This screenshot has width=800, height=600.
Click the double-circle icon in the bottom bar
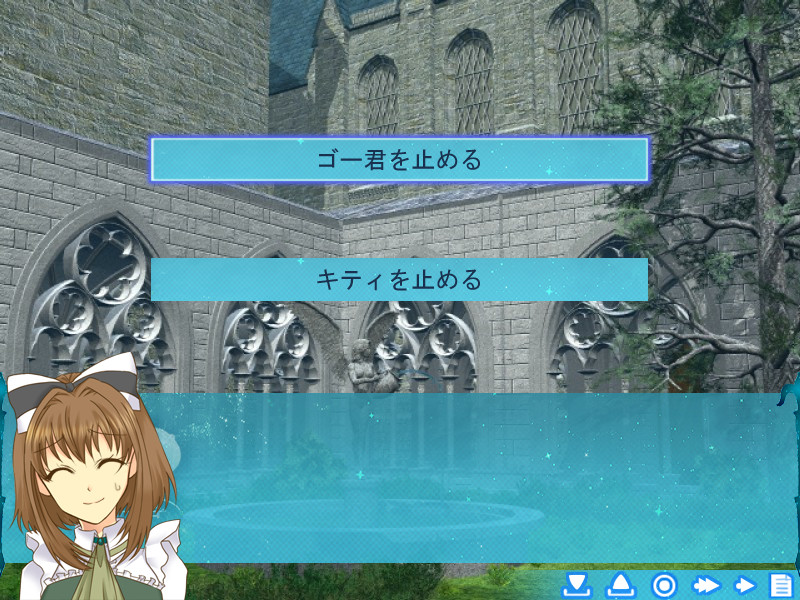(x=665, y=585)
